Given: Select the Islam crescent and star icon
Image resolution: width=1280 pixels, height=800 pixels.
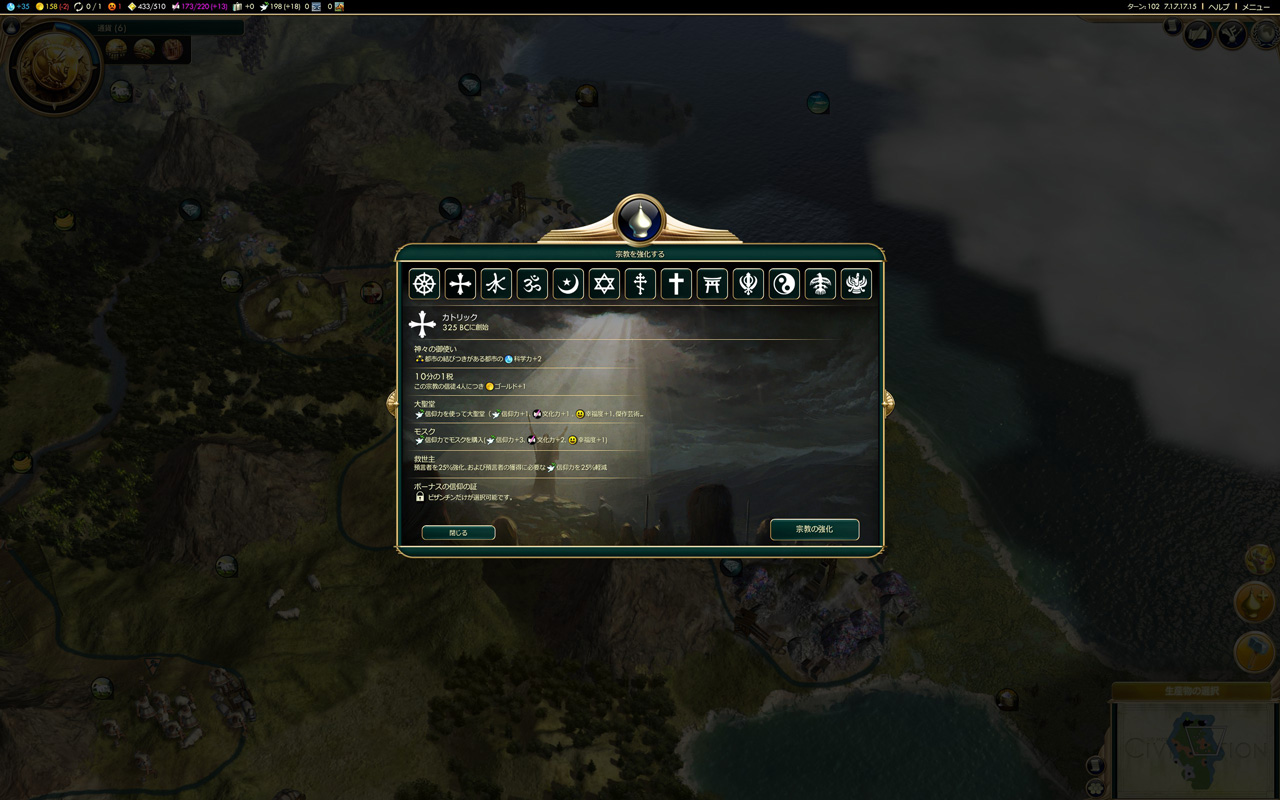Looking at the screenshot, I should (568, 284).
